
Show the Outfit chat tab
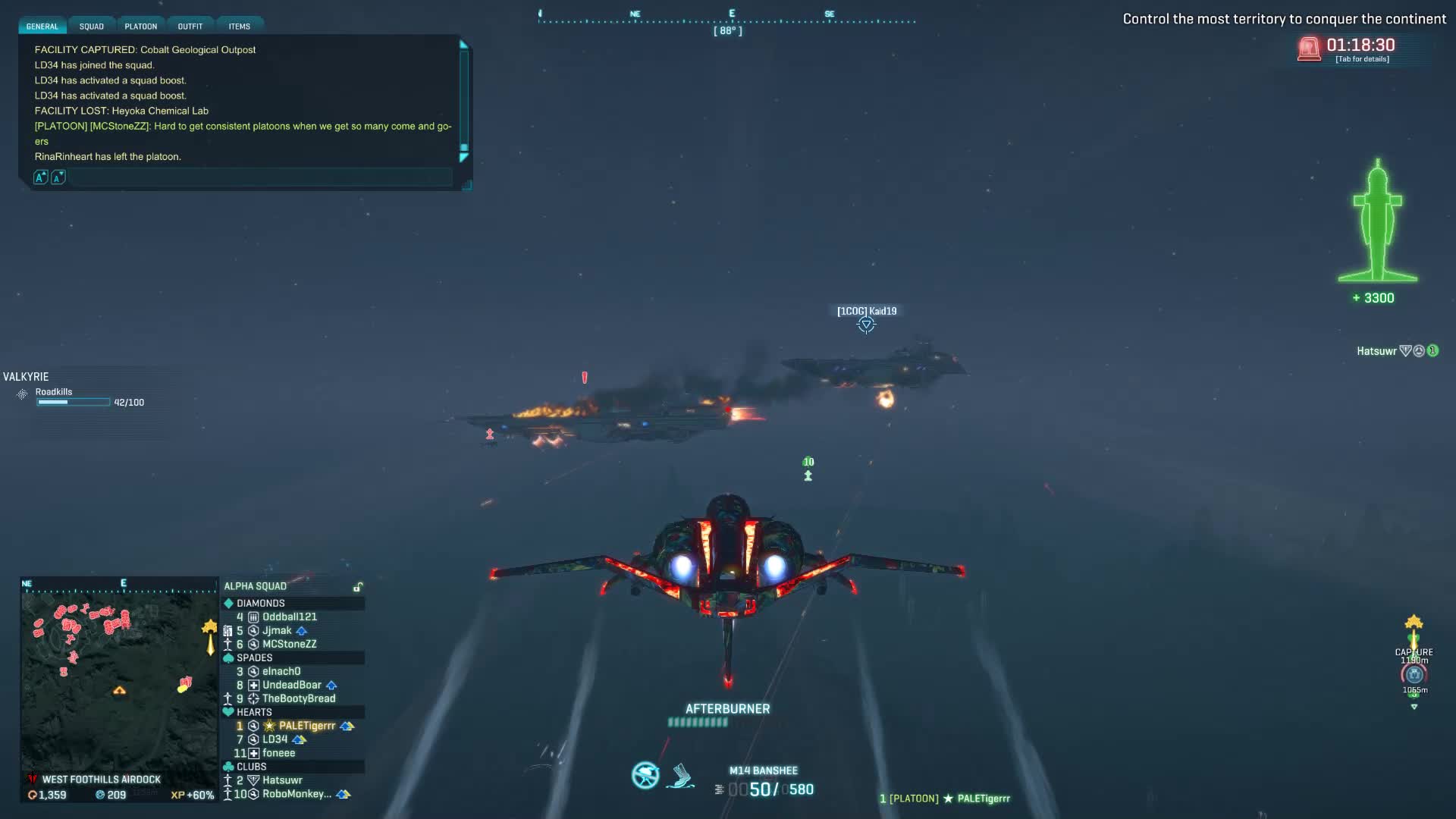pos(190,27)
